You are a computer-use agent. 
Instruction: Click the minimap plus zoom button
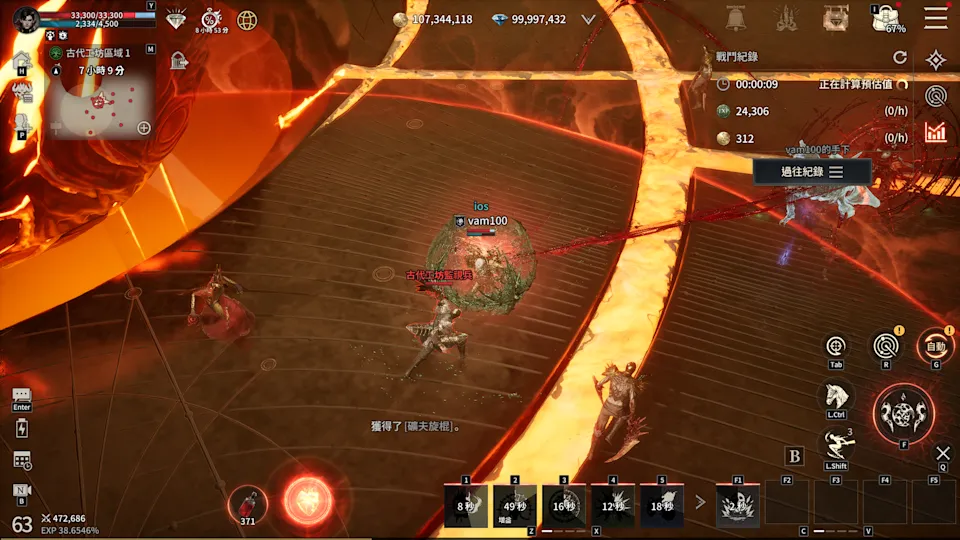144,128
